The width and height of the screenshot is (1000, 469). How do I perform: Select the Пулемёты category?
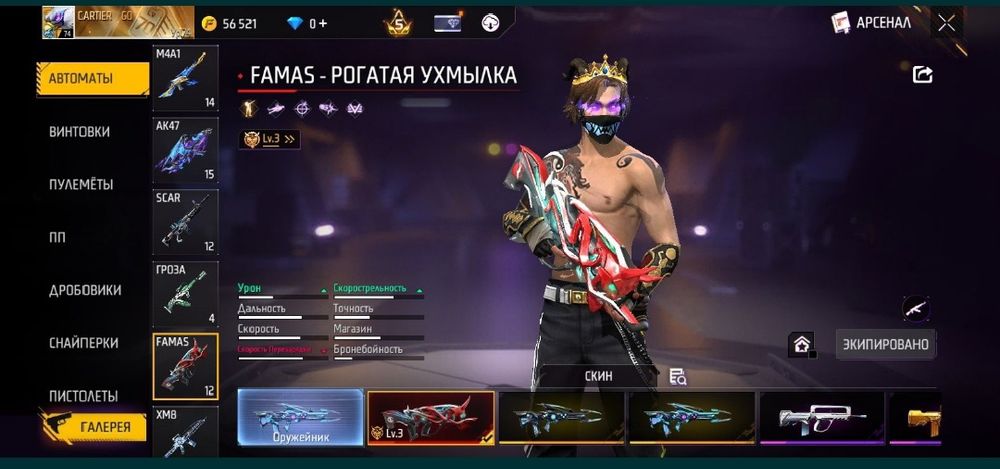click(81, 184)
